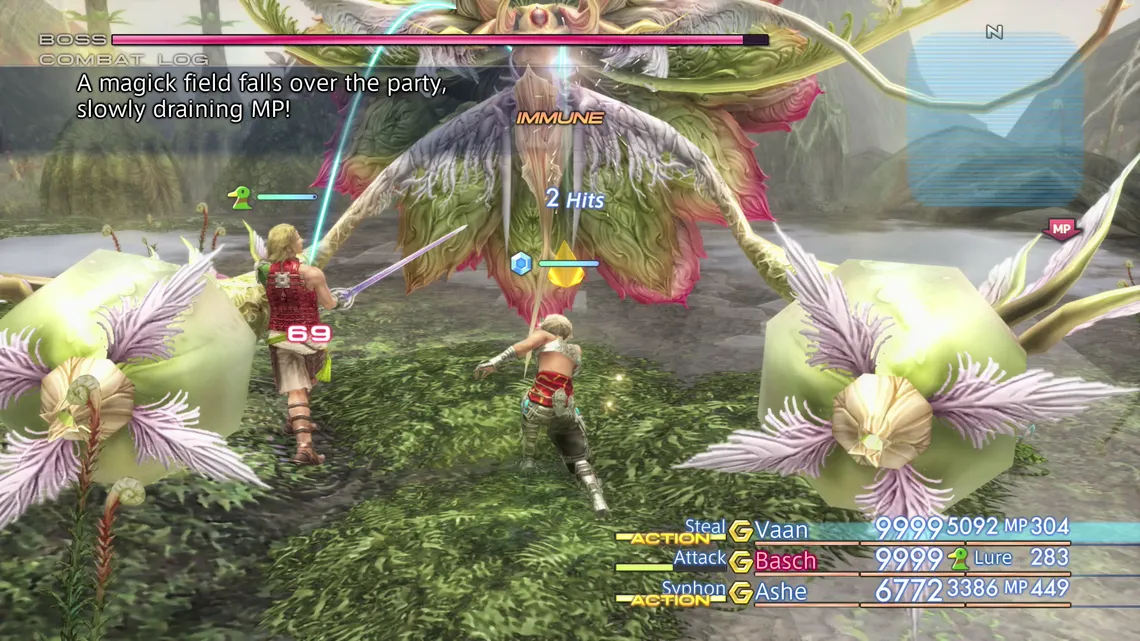Viewport: 1140px width, 641px height.
Task: Toggle Ashe's gambit G icon
Action: (741, 593)
